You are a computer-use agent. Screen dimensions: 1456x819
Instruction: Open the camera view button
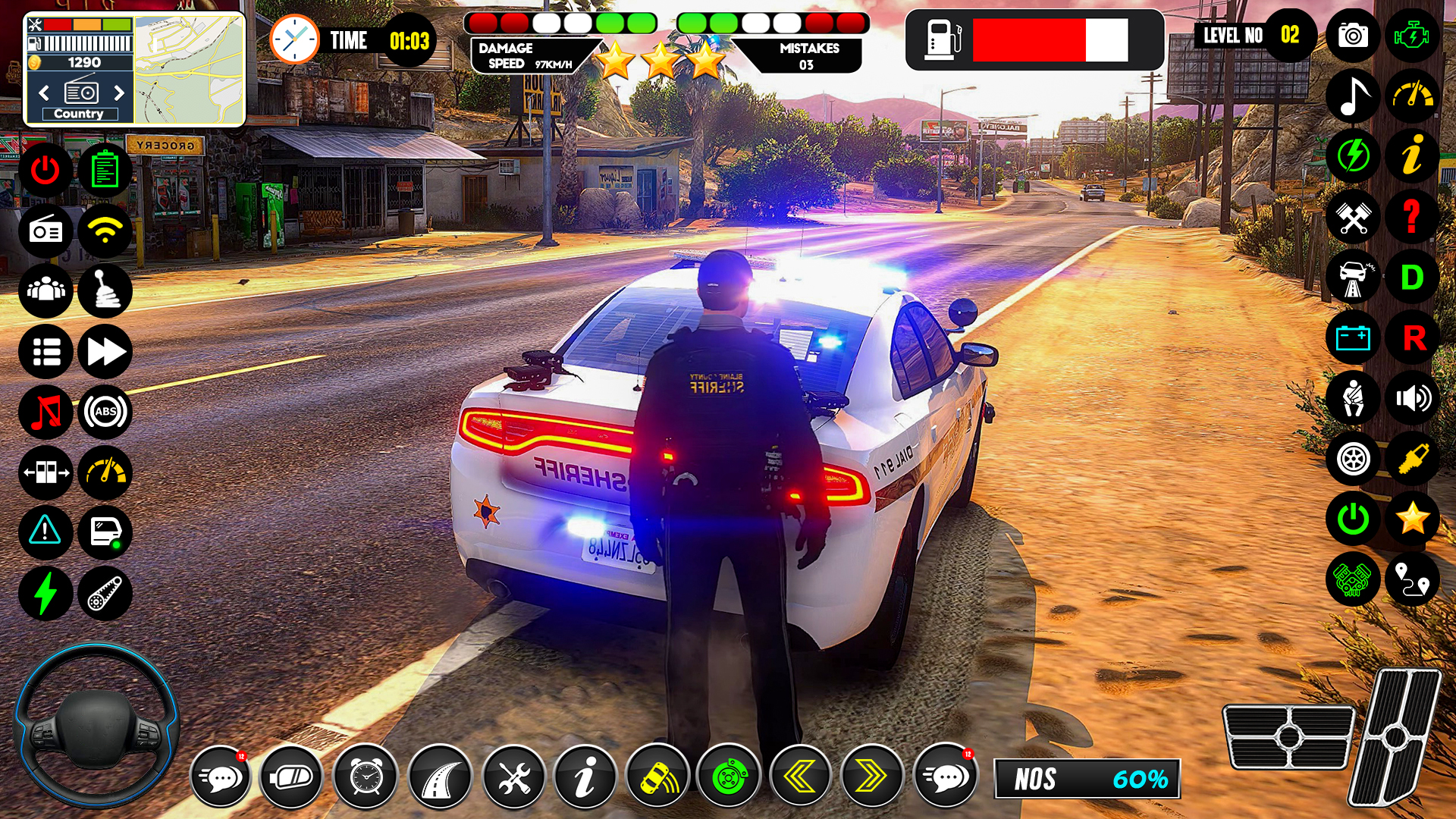[1353, 36]
